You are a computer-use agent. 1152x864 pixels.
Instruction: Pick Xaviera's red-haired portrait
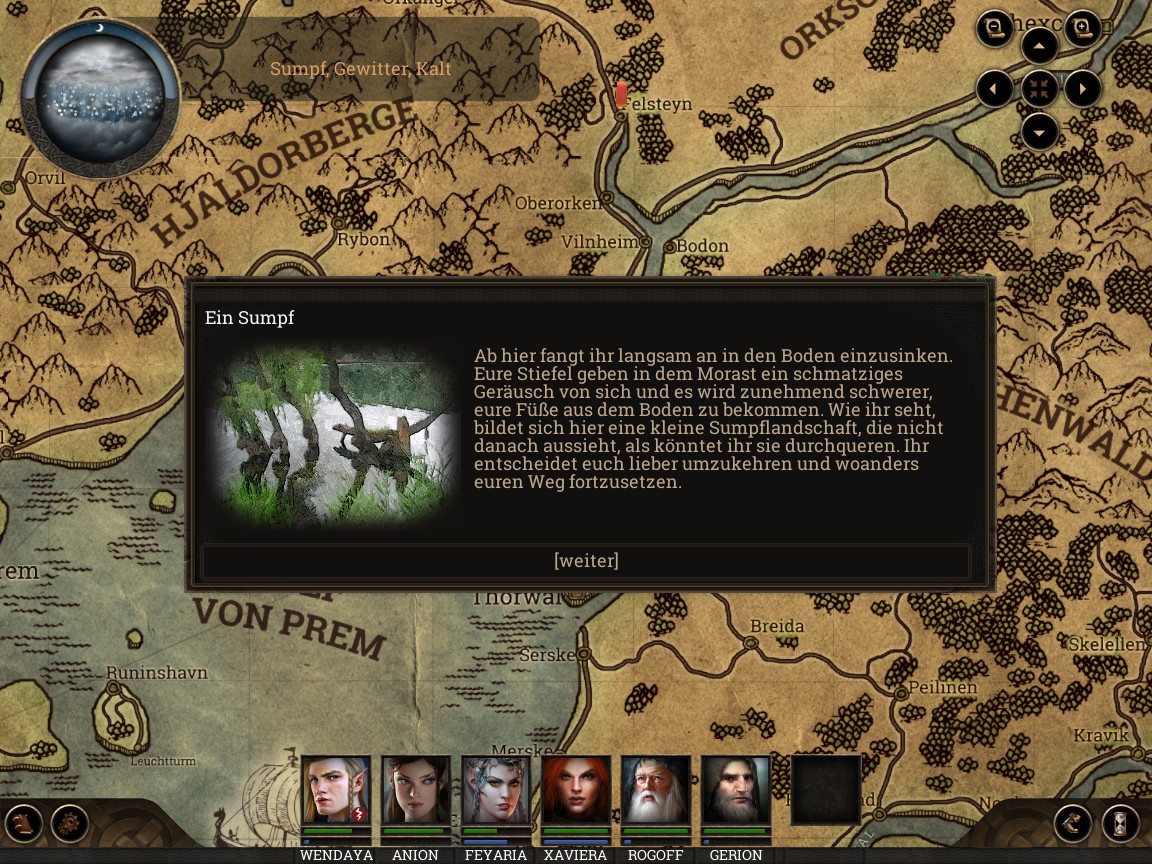point(576,790)
